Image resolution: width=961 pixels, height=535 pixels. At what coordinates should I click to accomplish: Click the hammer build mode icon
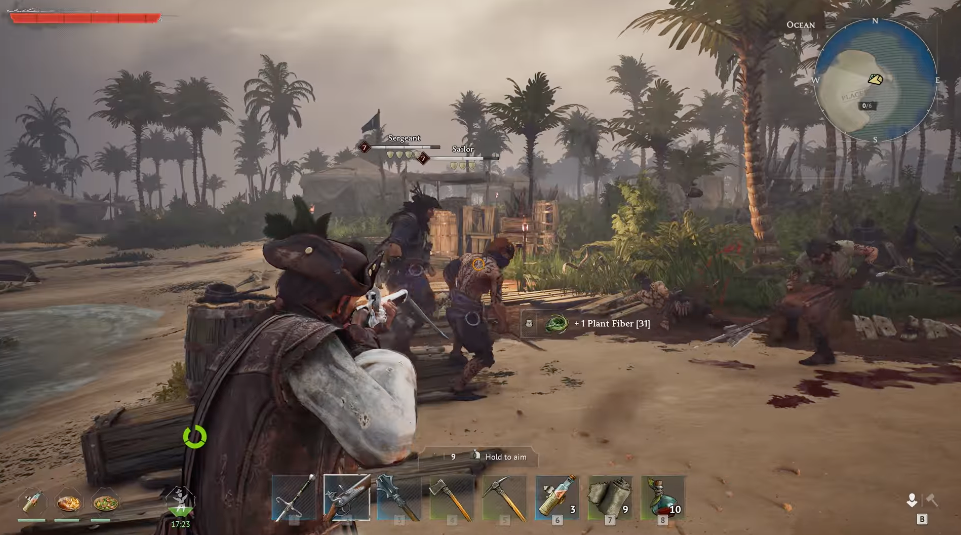(x=930, y=500)
